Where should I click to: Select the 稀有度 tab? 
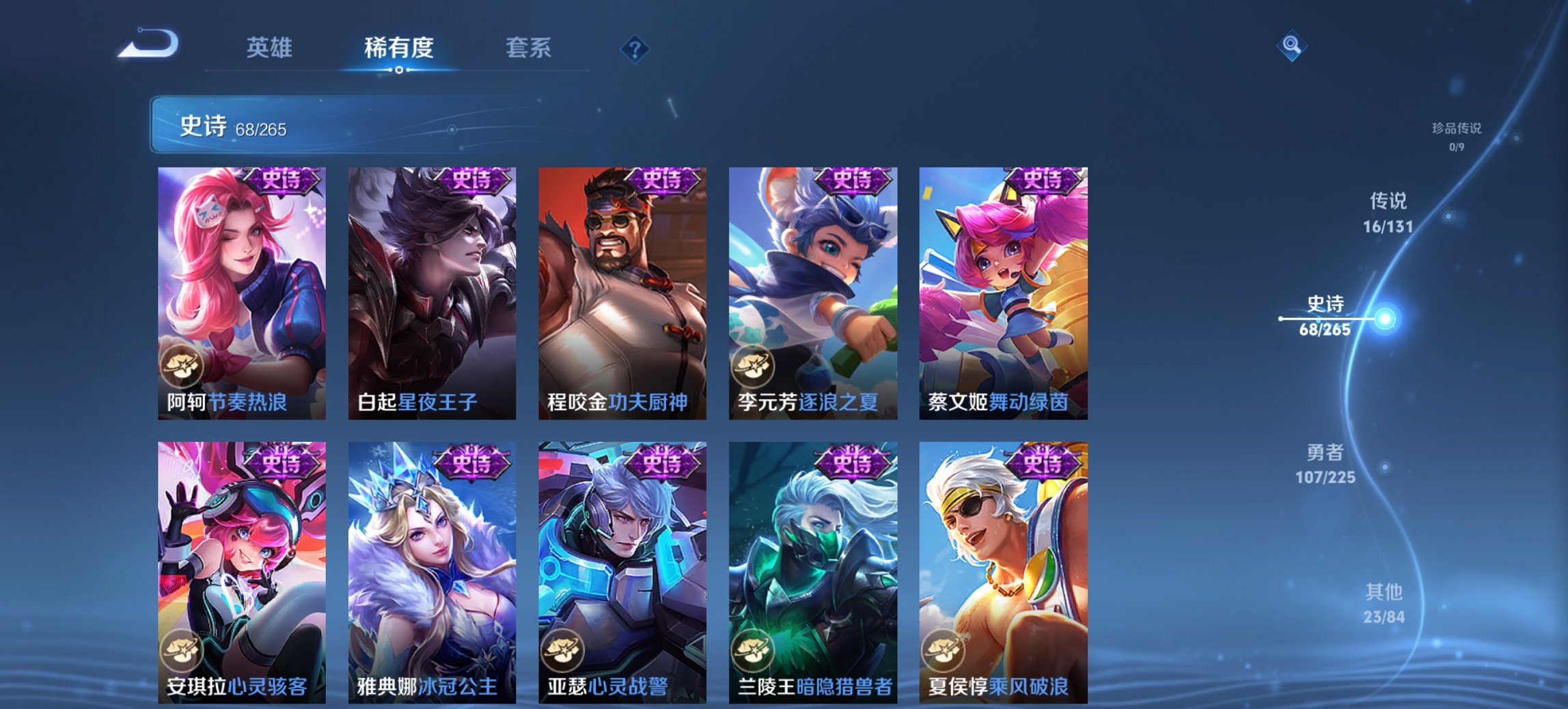(x=400, y=48)
